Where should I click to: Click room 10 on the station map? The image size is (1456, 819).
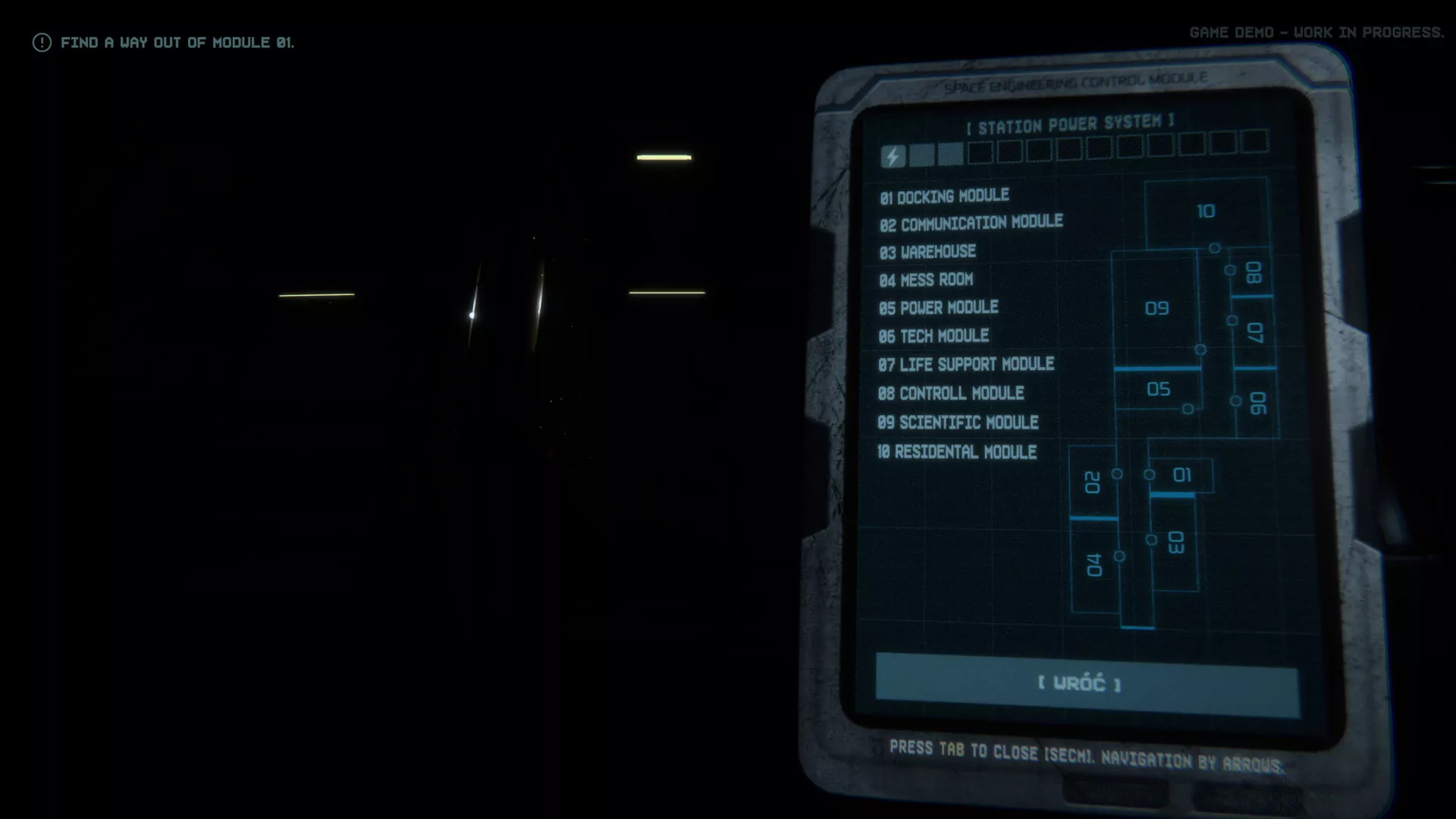pyautogui.click(x=1205, y=212)
